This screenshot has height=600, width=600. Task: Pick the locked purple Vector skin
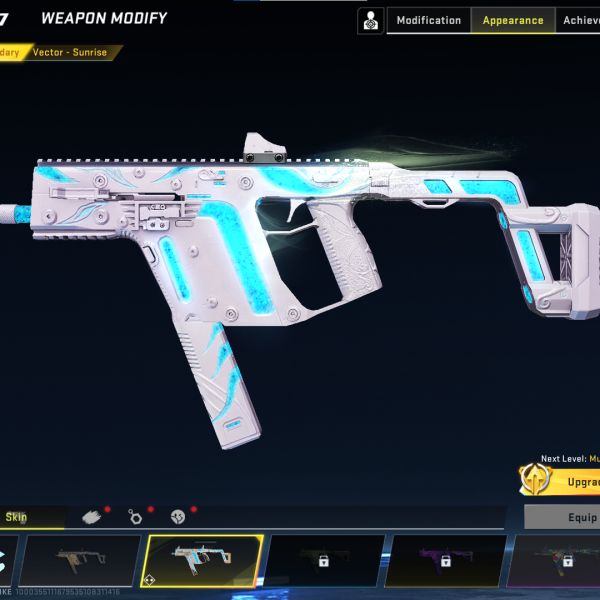click(445, 560)
